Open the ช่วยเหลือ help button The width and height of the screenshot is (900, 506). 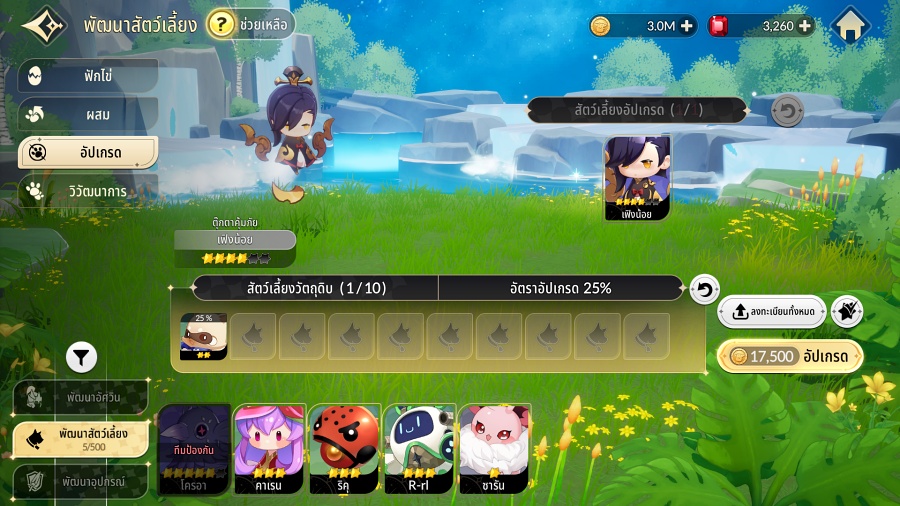click(x=250, y=25)
